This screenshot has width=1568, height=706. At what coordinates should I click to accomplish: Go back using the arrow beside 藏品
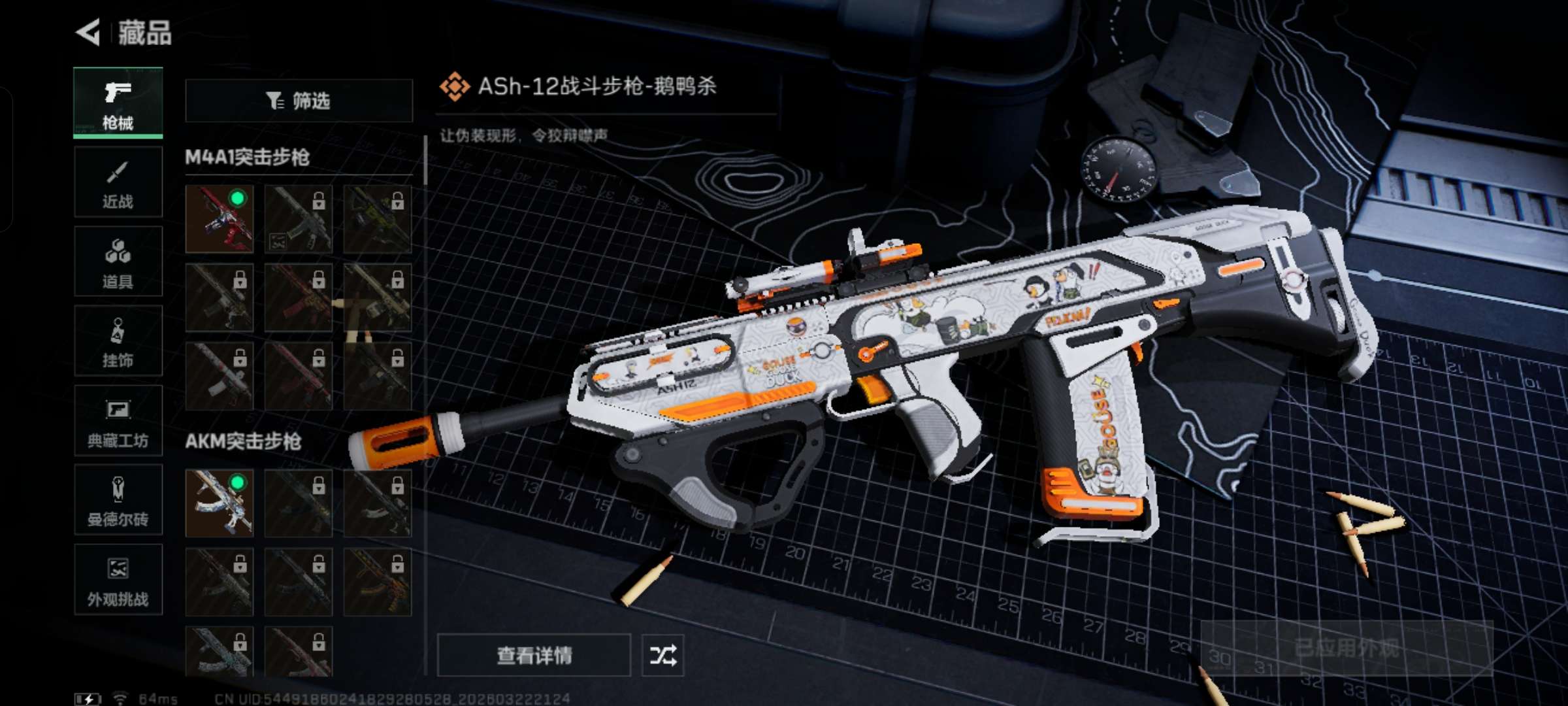[x=89, y=32]
